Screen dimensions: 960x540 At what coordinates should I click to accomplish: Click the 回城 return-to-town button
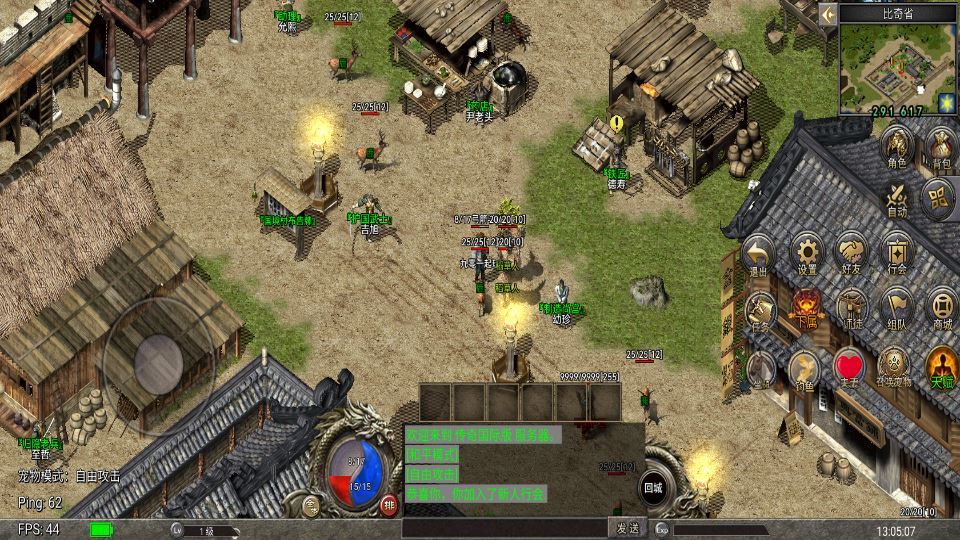click(x=653, y=487)
